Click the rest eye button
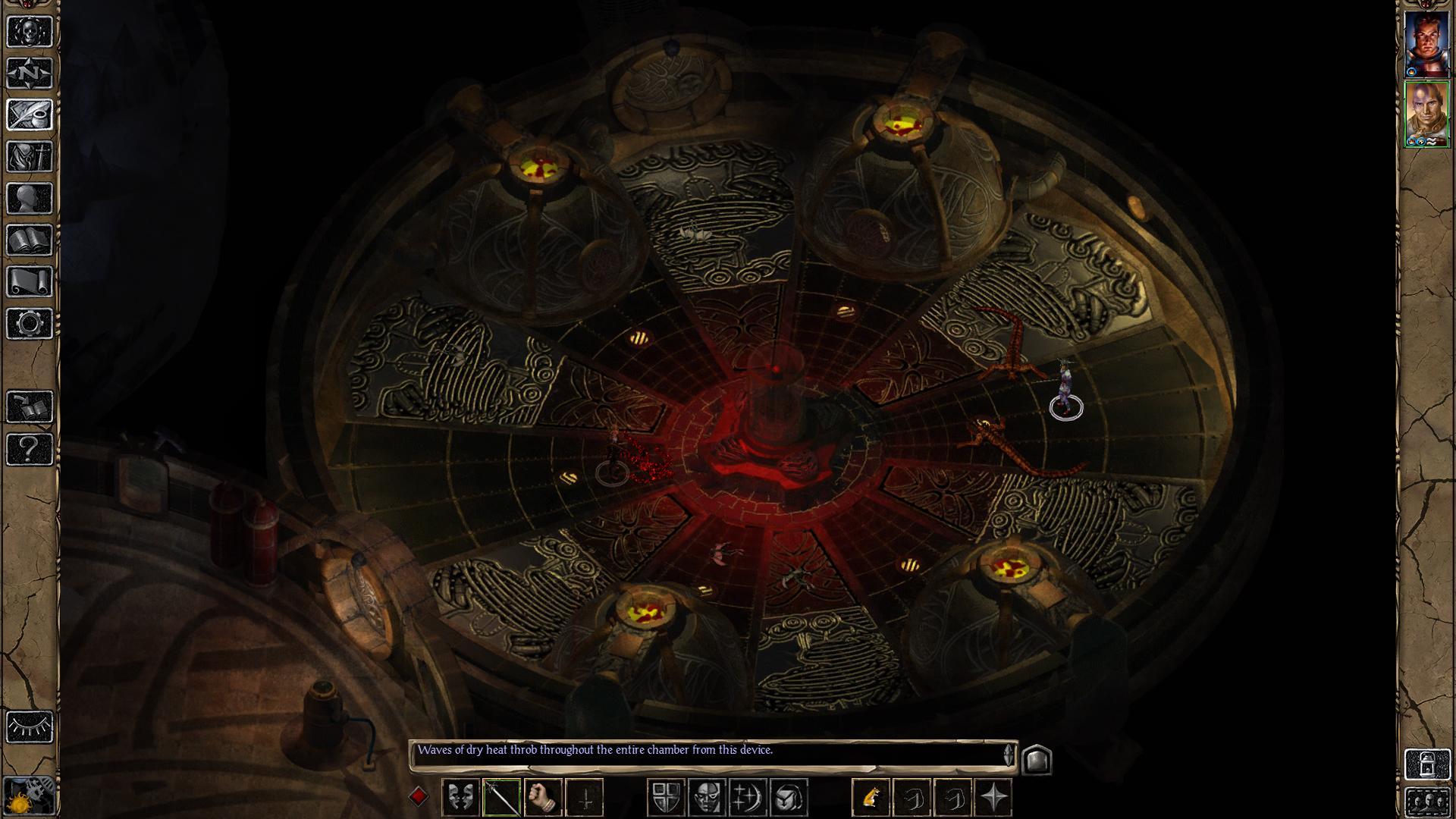1456x819 pixels. [30, 726]
